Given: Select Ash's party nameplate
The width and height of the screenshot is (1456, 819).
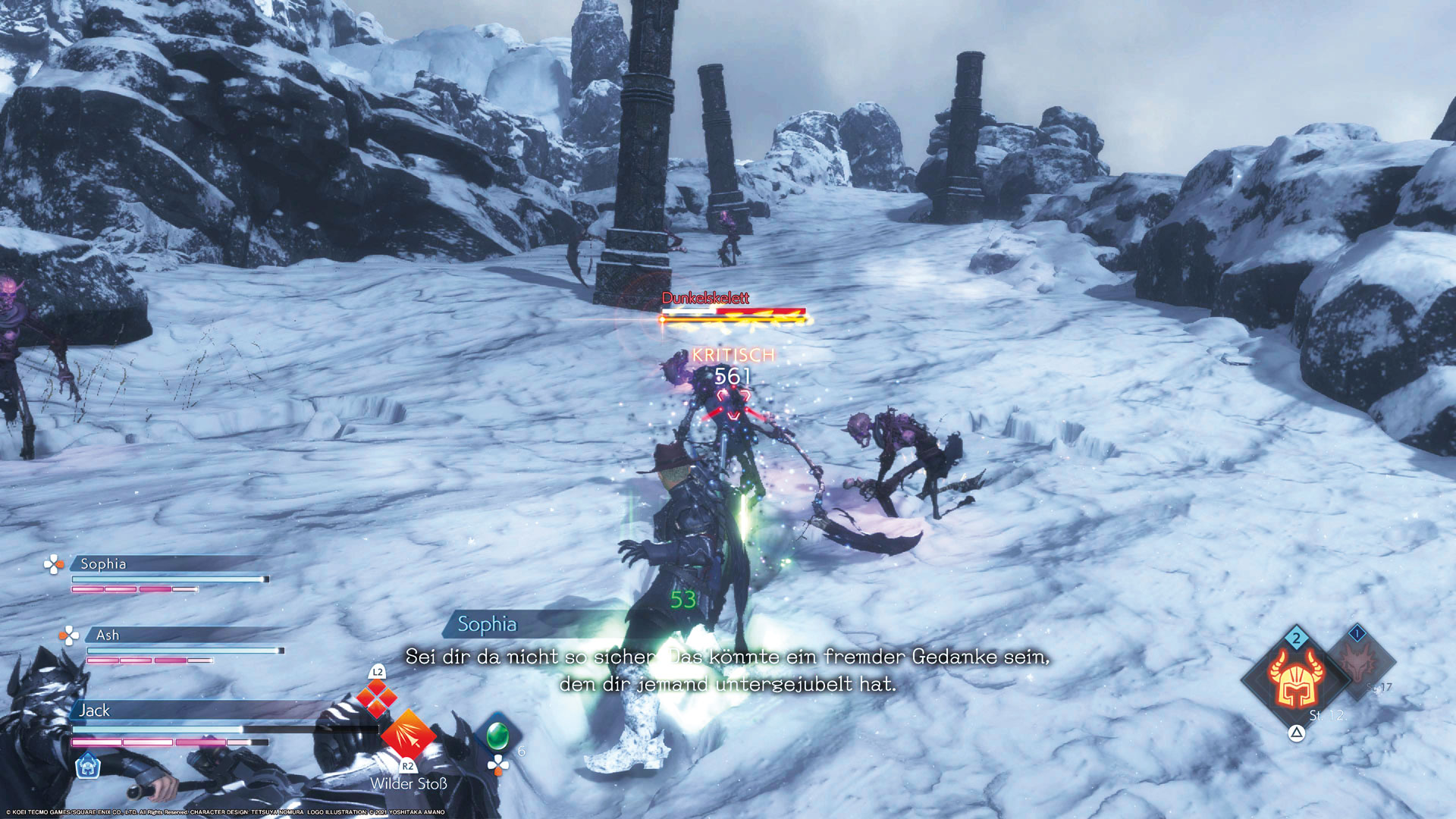Looking at the screenshot, I should pyautogui.click(x=108, y=635).
